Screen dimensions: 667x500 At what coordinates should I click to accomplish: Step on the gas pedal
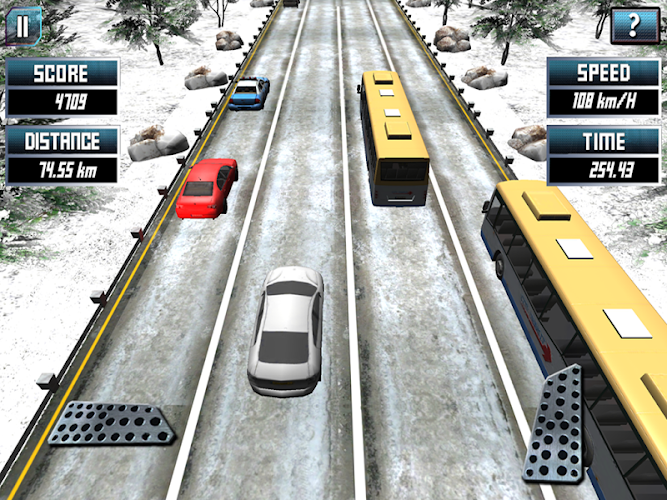(x=555, y=423)
